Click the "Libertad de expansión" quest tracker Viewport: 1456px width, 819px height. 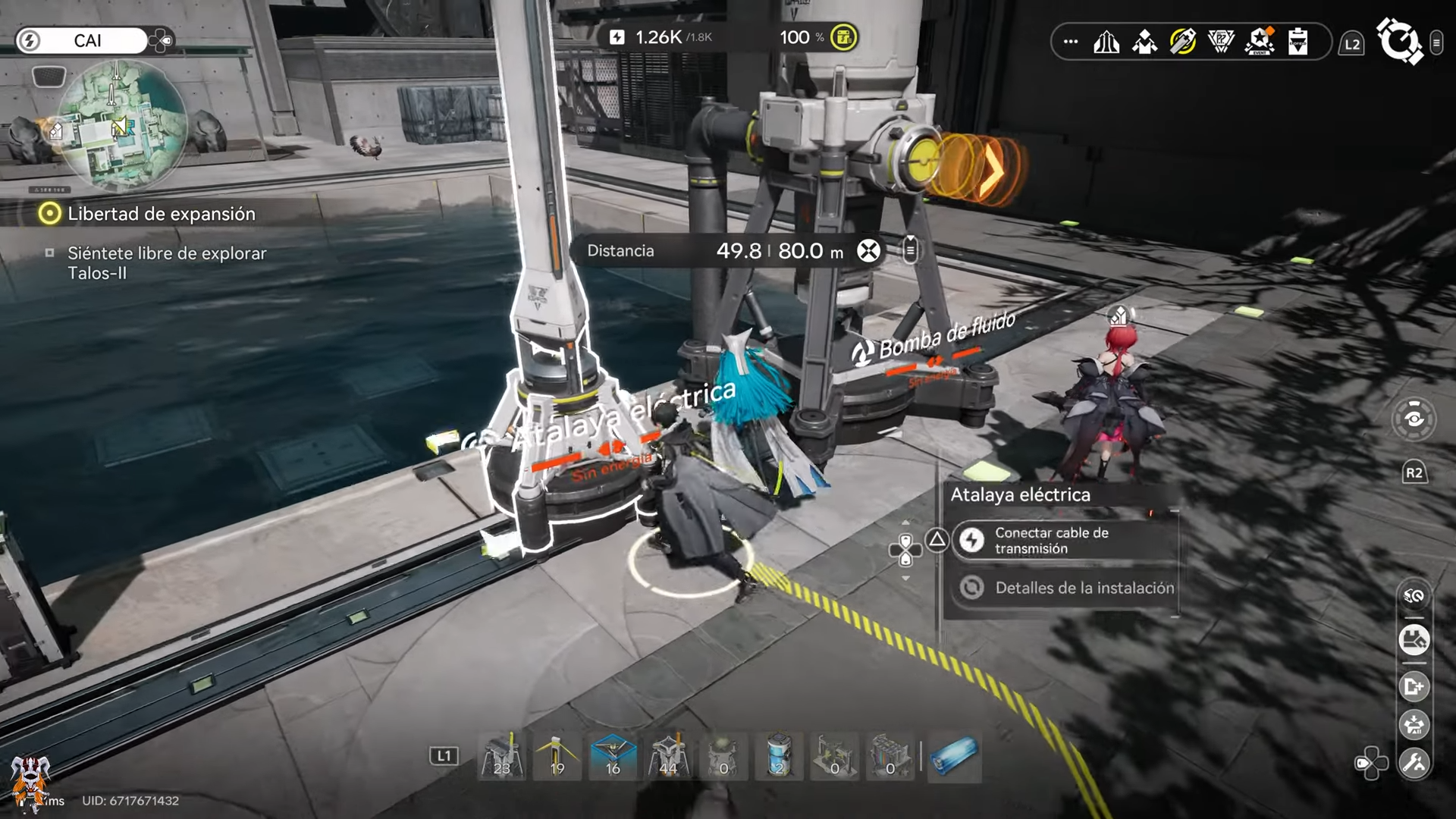pos(161,214)
